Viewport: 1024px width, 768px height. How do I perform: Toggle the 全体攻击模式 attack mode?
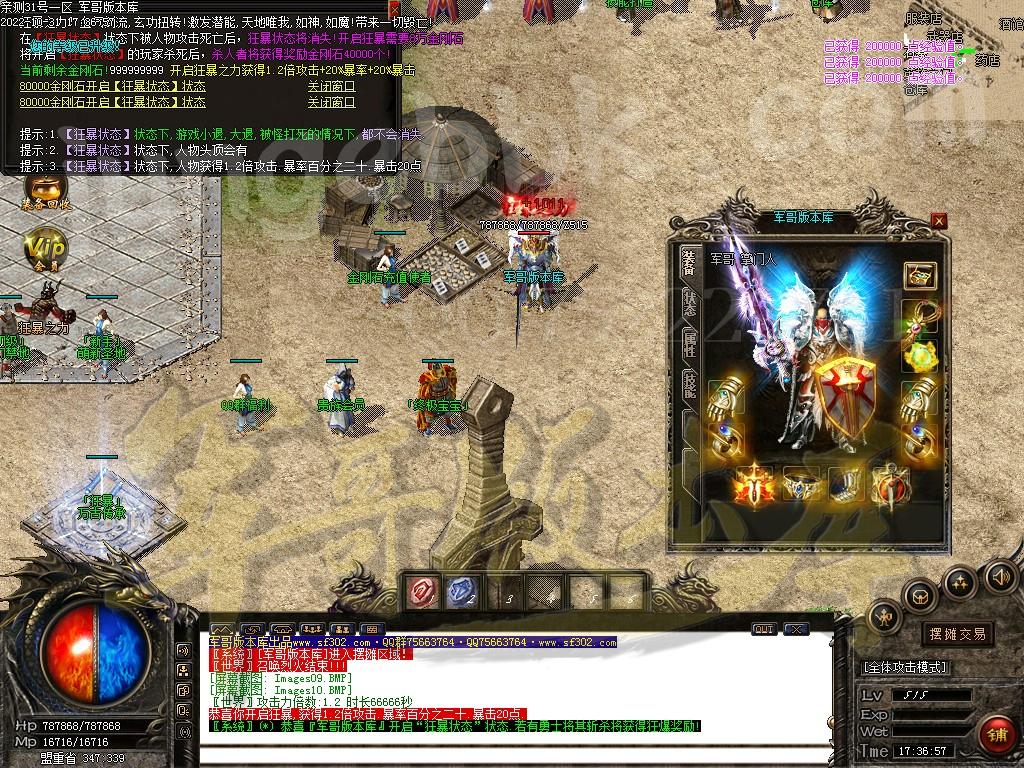tap(905, 667)
